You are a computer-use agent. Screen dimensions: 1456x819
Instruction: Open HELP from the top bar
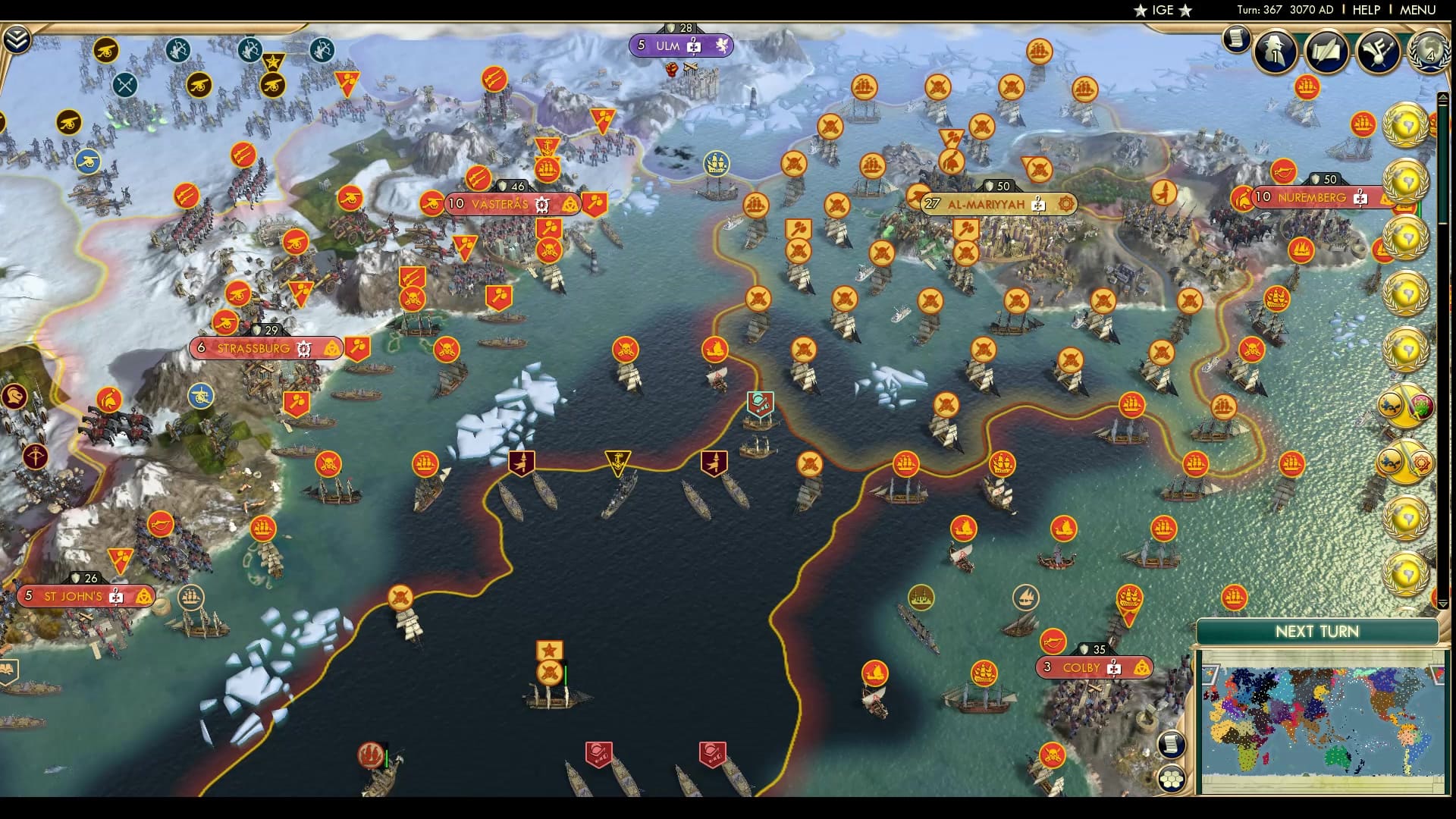pyautogui.click(x=1365, y=10)
